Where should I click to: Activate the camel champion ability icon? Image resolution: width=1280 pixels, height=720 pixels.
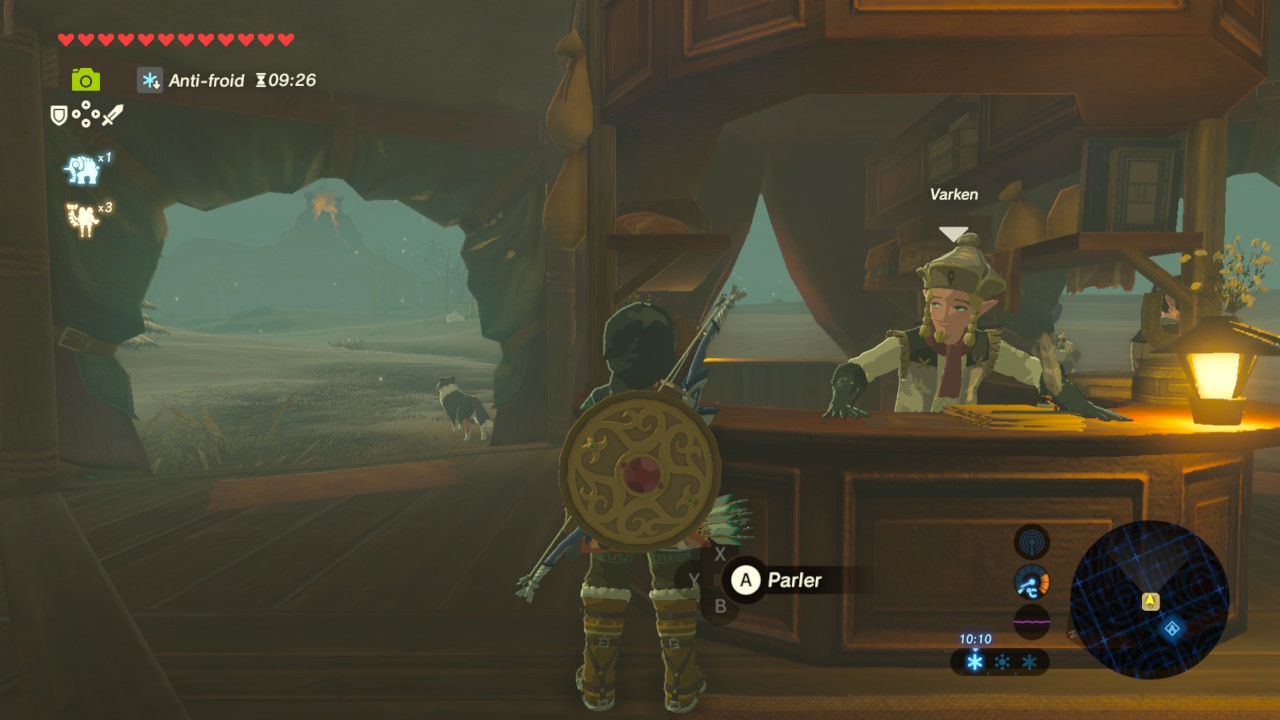coord(83,219)
